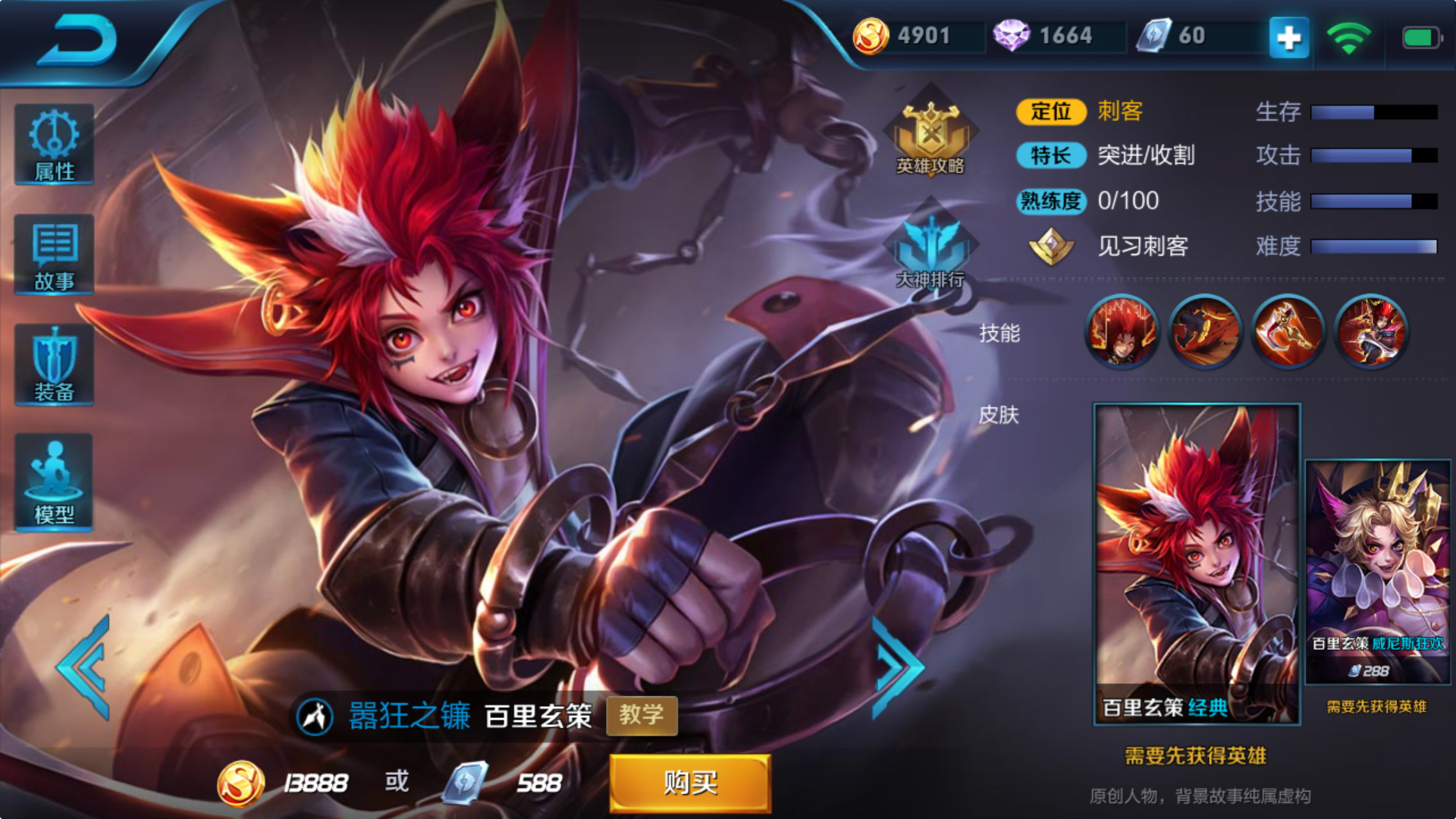This screenshot has height=819, width=1456.
Task: Open the 故事 story tab
Action: click(x=54, y=255)
